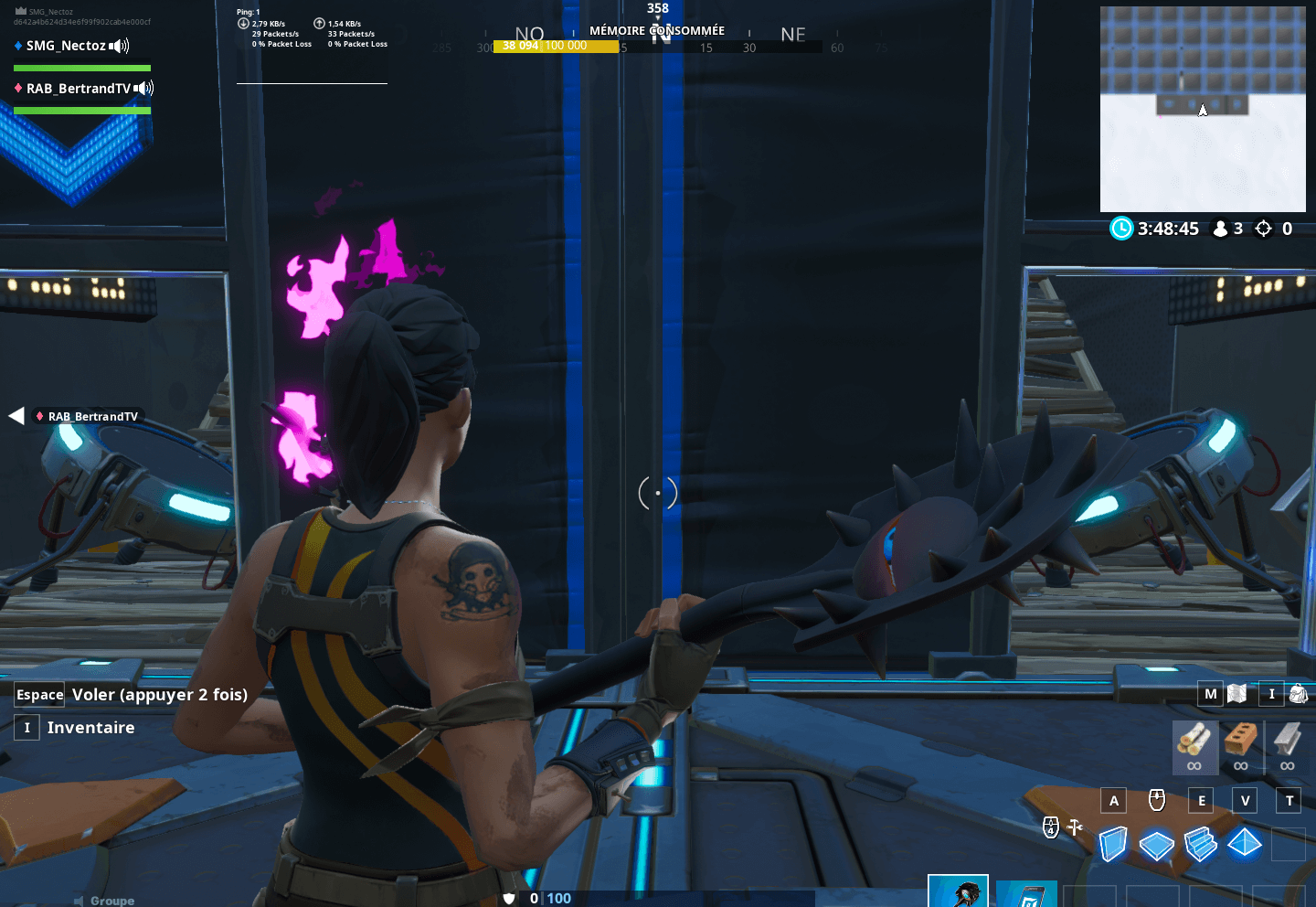This screenshot has height=907, width=1316.
Task: Open the folded map icon
Action: coord(1237,694)
